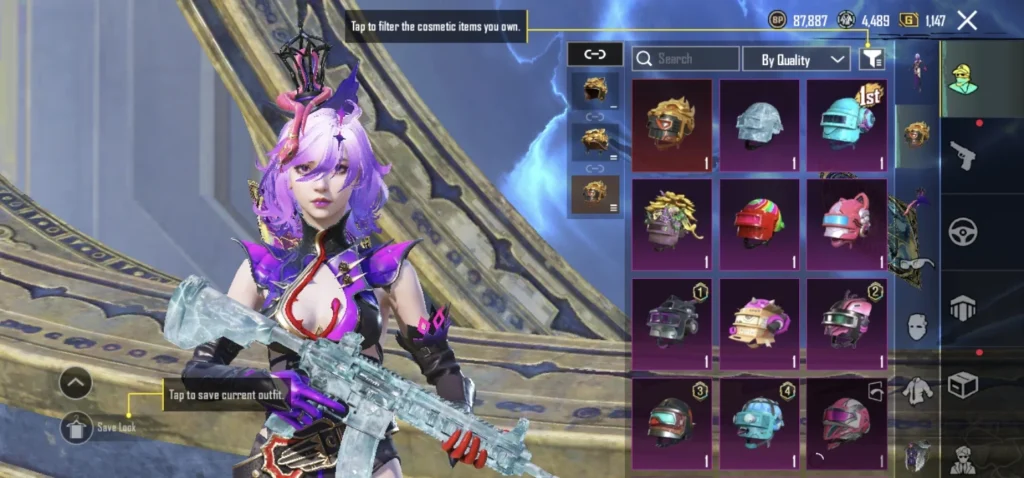Screen dimensions: 1024x478
Task: Open the By Quality sort dropdown
Action: [796, 59]
